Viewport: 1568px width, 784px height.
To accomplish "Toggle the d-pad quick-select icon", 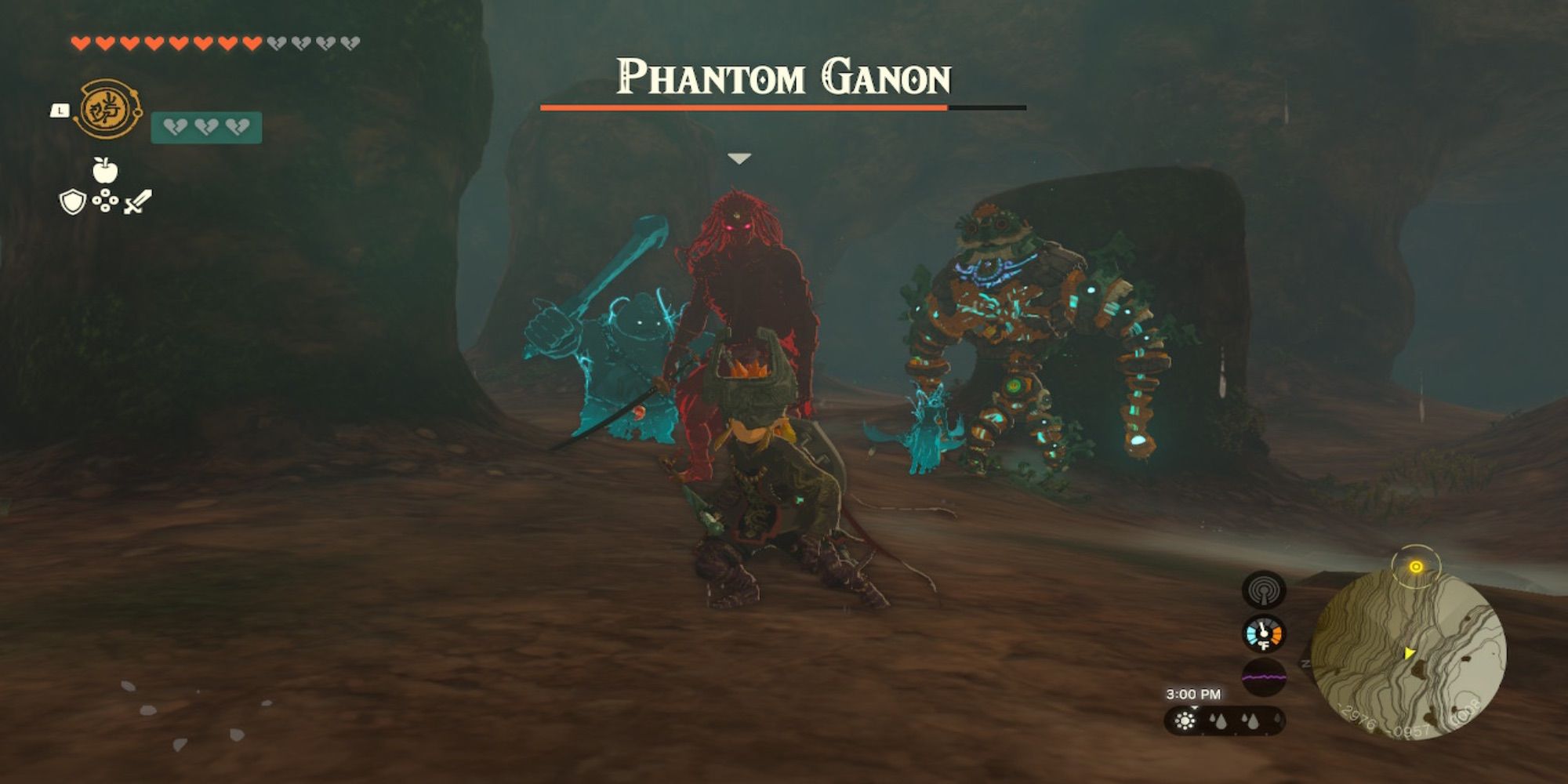I will (106, 200).
